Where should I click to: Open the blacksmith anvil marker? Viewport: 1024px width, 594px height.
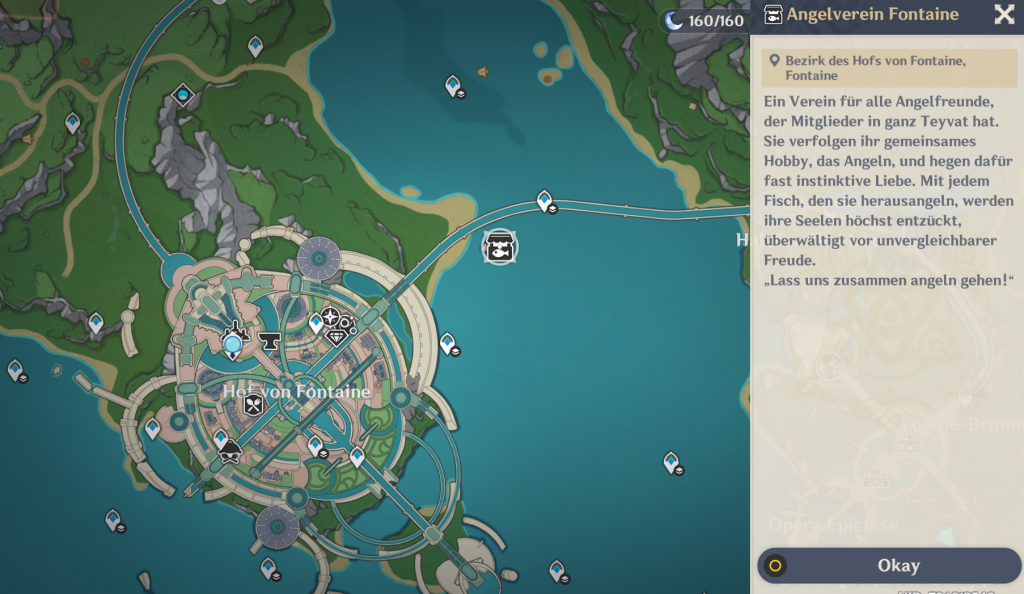[269, 342]
